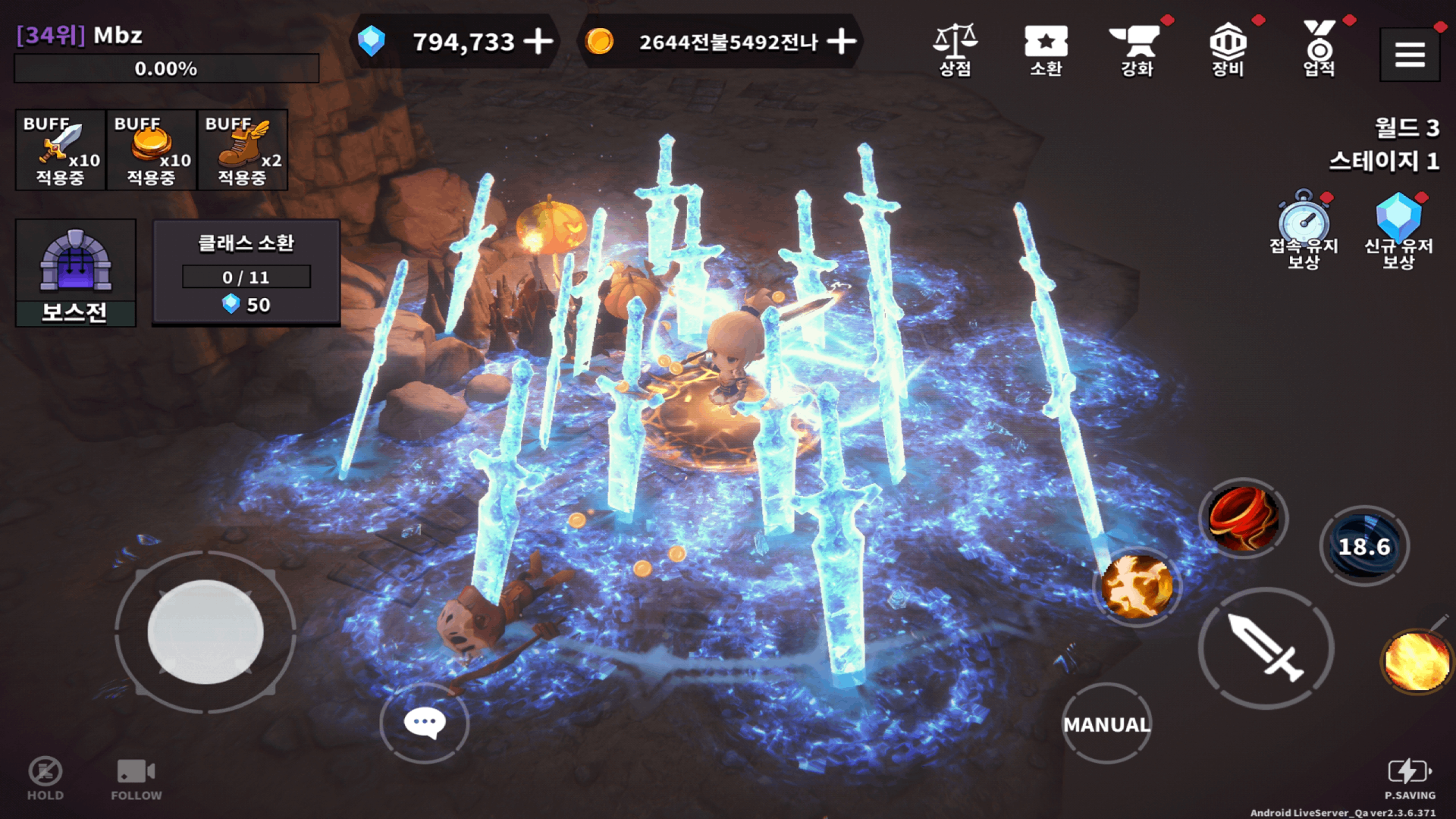Enter the 보스전 boss battle dungeon

pyautogui.click(x=75, y=273)
